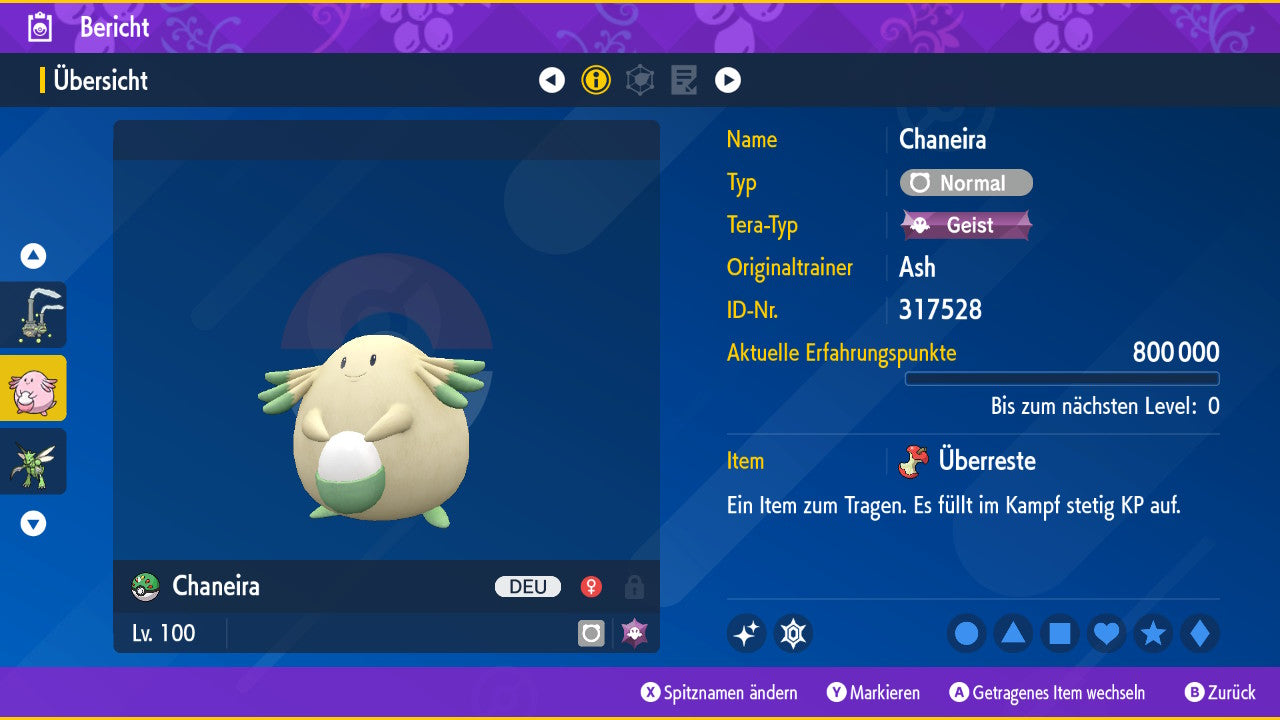Viewport: 1280px width, 720px height.
Task: Toggle the circle marking
Action: point(966,633)
